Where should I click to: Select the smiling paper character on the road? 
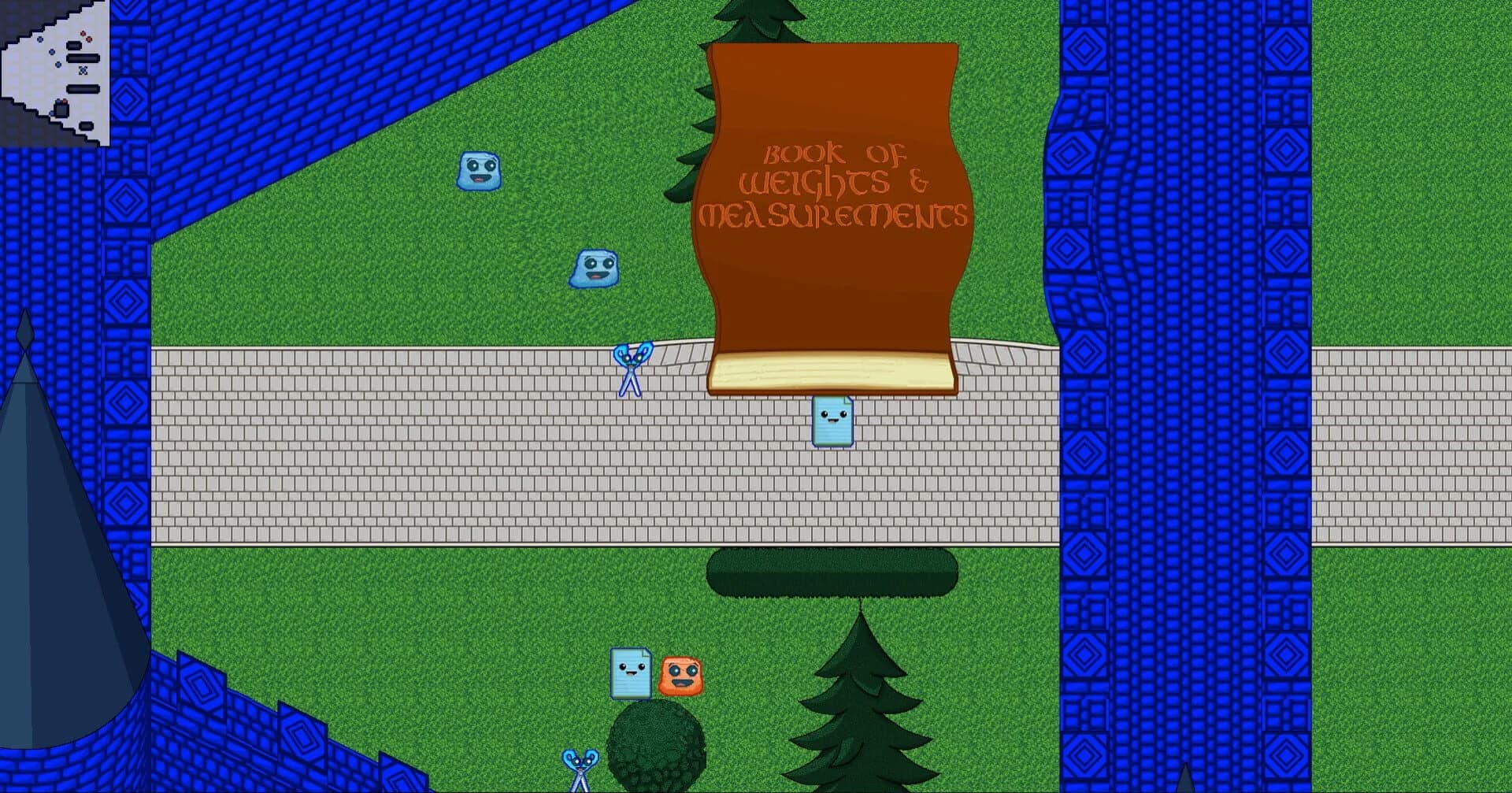(833, 423)
